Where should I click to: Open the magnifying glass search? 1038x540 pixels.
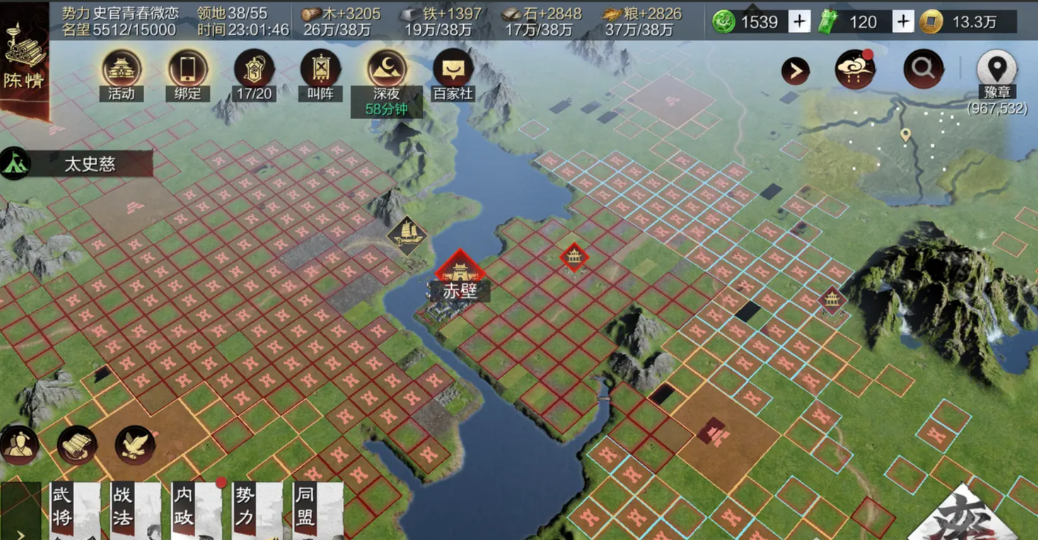pyautogui.click(x=923, y=69)
